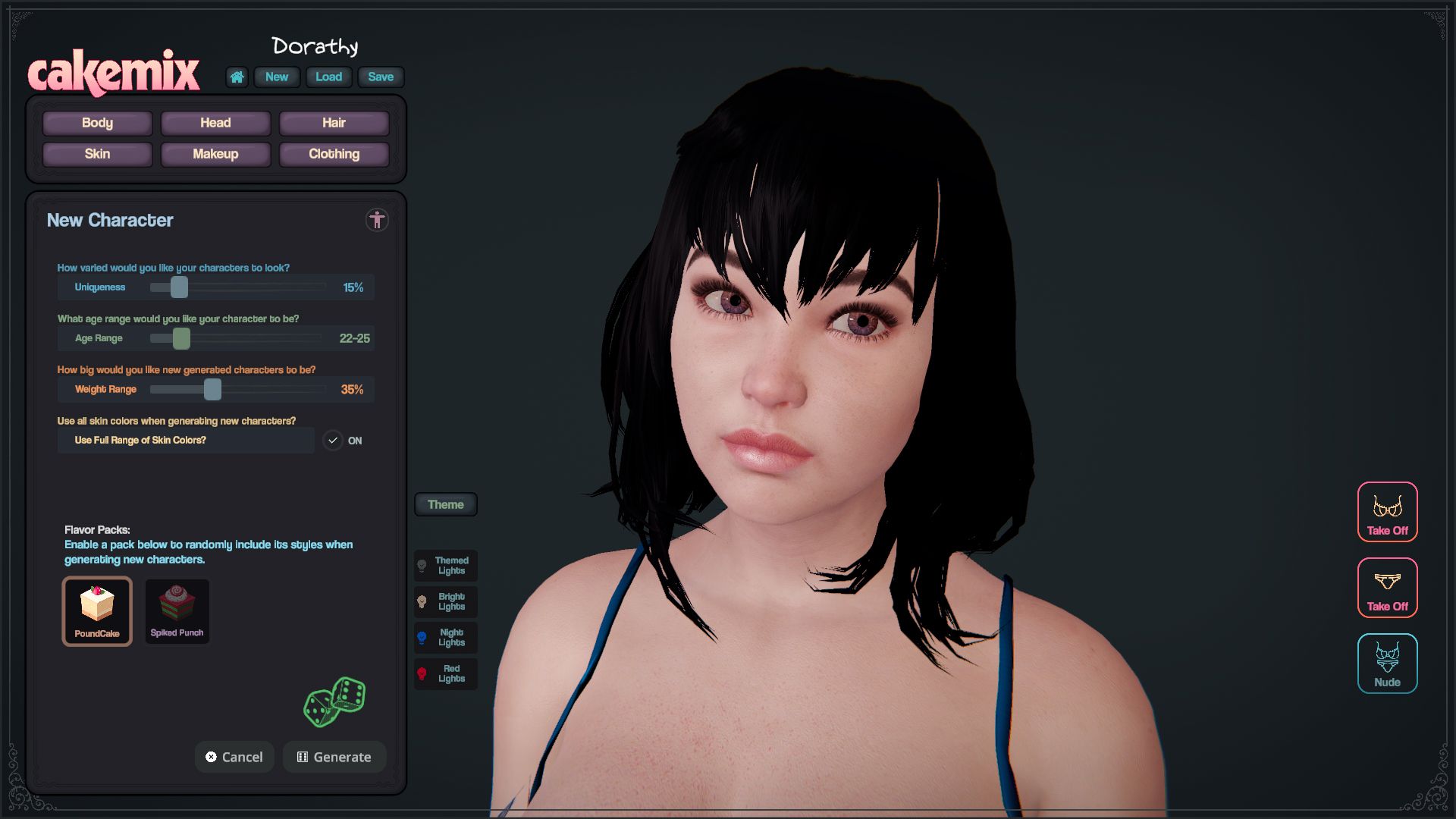Viewport: 1456px width, 819px height.
Task: Enable the PoundCake flavor pack
Action: pos(97,611)
